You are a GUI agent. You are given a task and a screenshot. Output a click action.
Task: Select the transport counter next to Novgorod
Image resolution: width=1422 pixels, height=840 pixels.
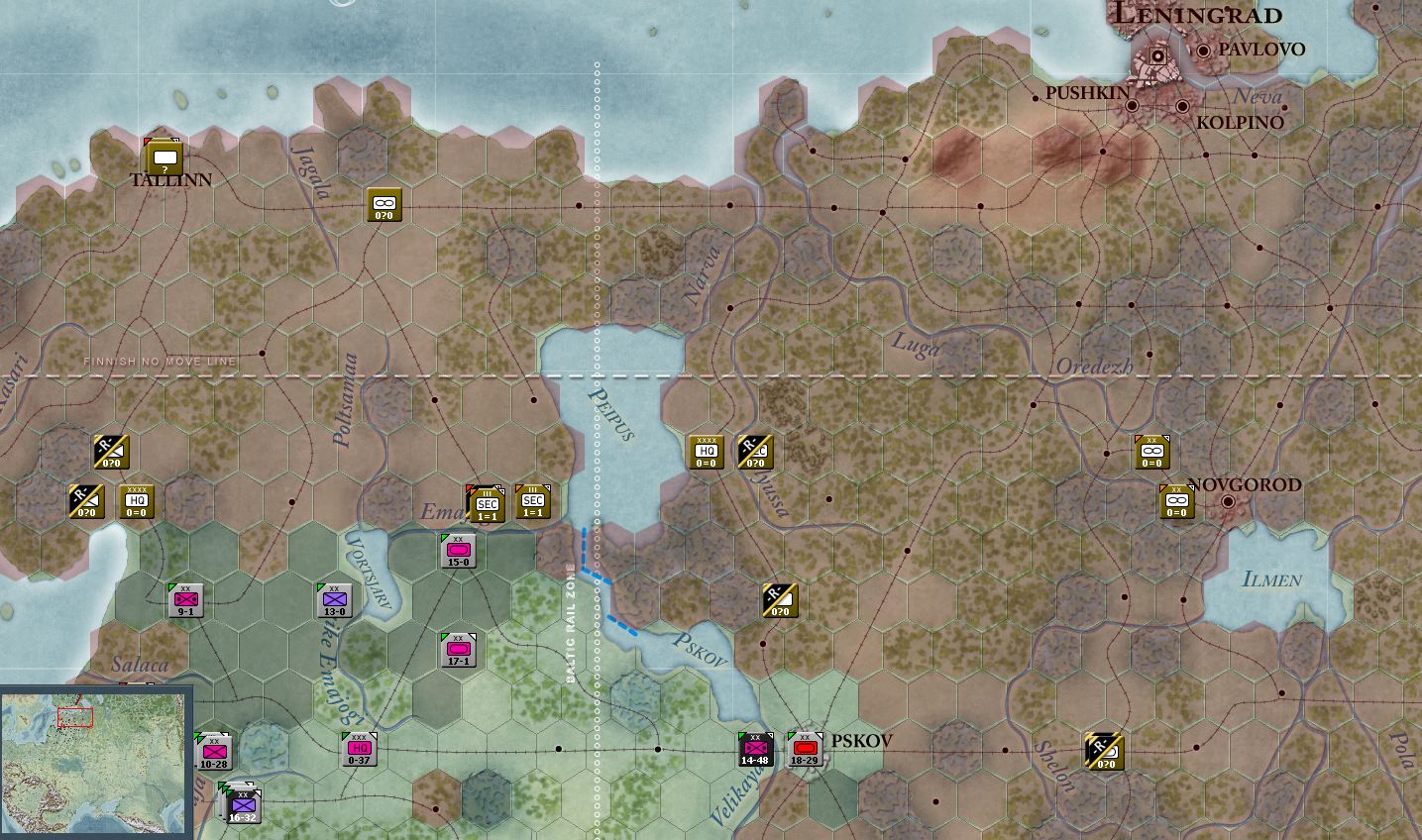1176,500
